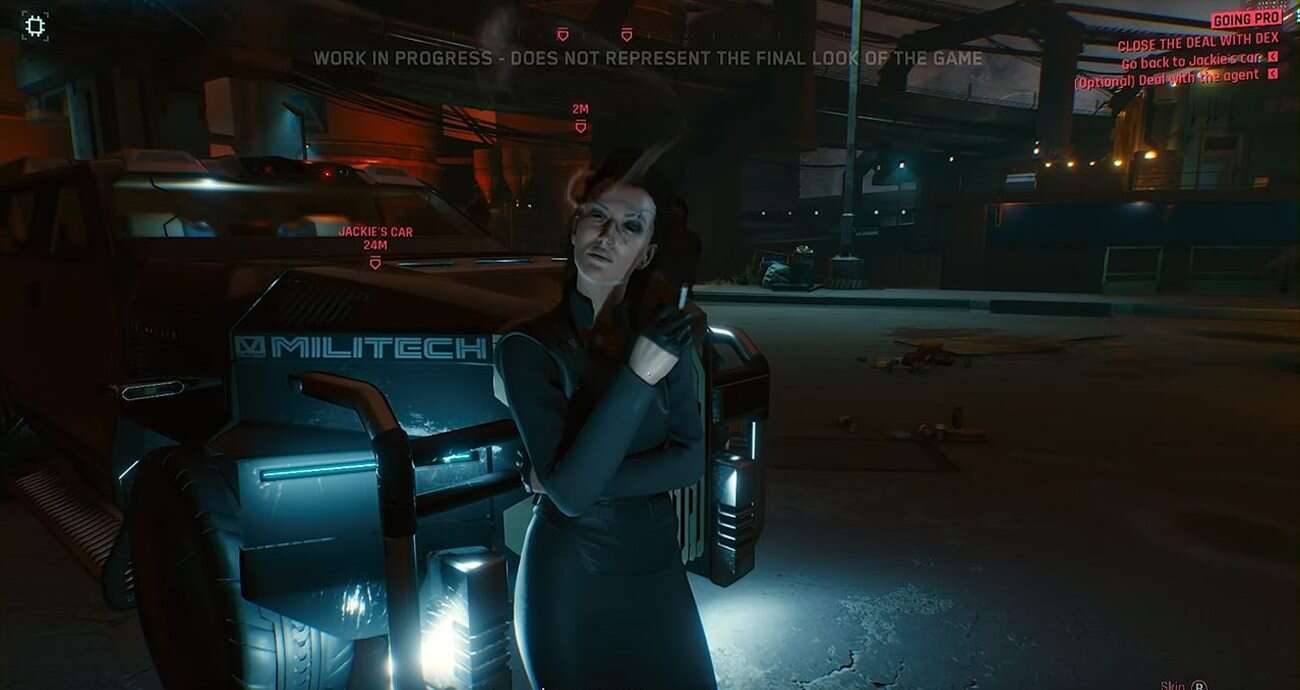The height and width of the screenshot is (690, 1300).
Task: Click the chip icon in the corner
Action: click(x=35, y=26)
